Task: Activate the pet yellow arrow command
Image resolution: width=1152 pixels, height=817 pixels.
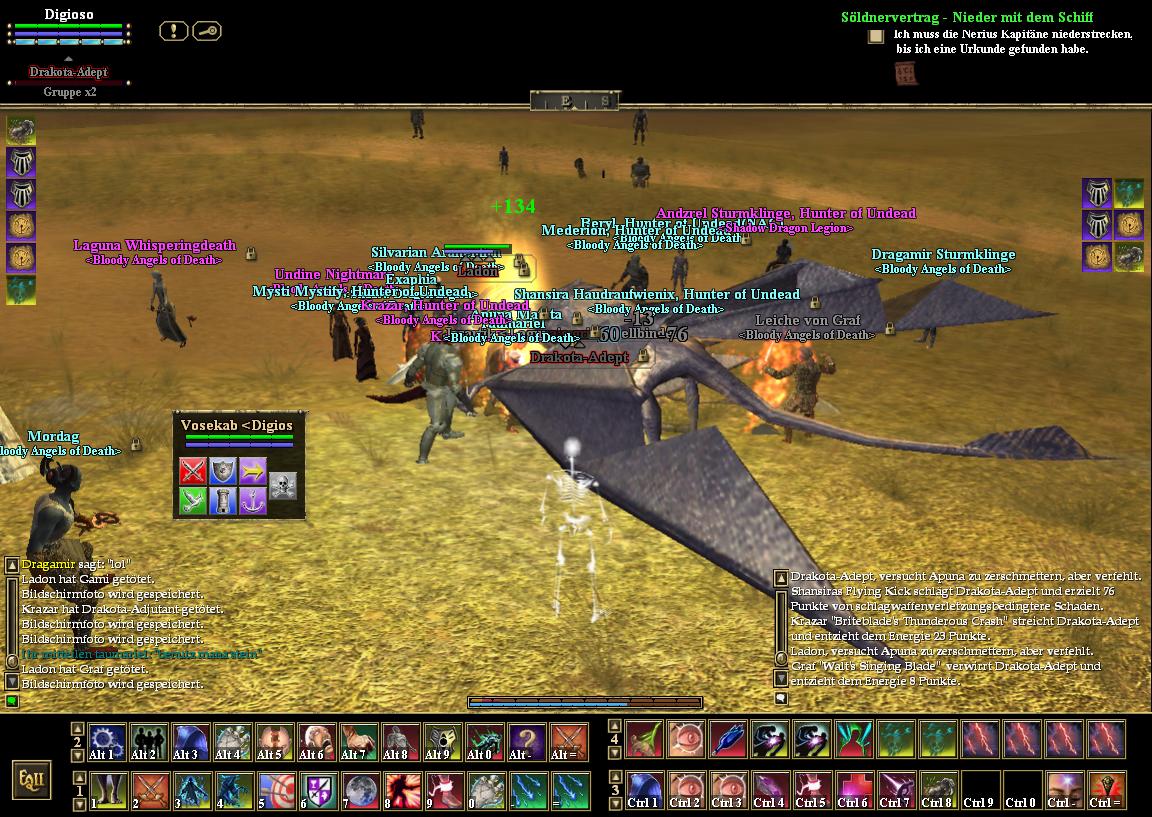Action: tap(253, 471)
